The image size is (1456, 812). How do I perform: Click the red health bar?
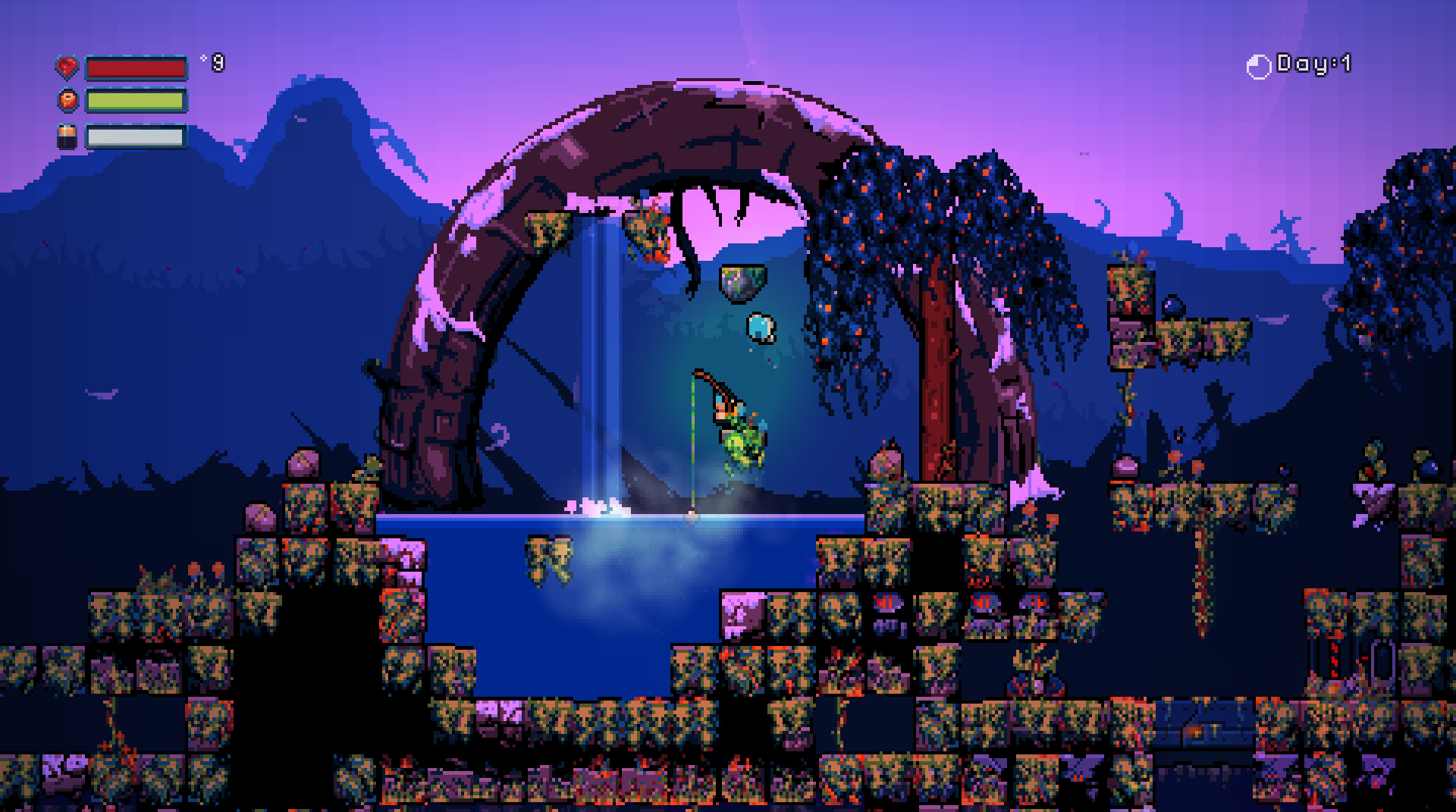pos(136,67)
